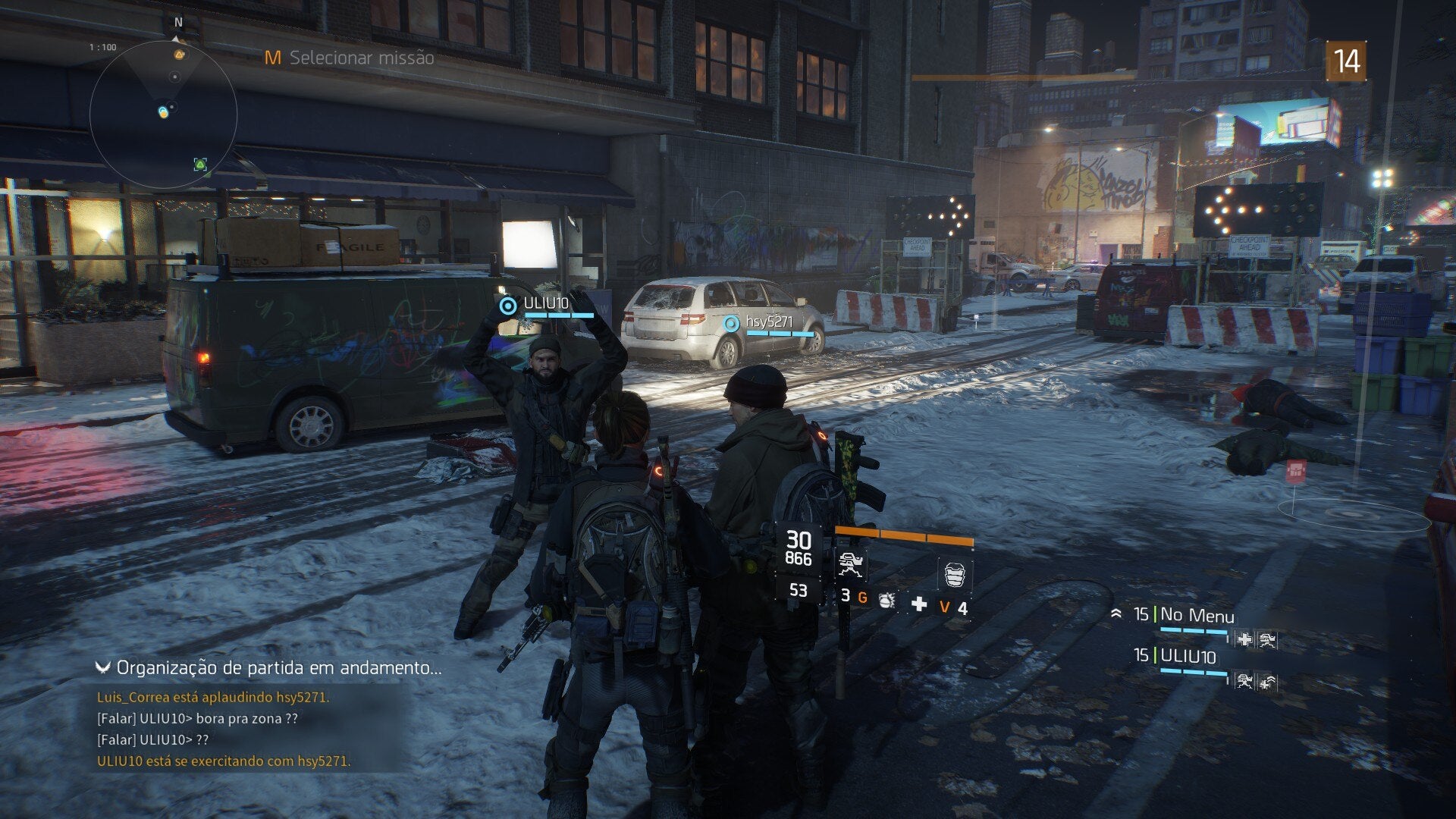Activate the ballistic shield skill icon
This screenshot has height=819, width=1456.
(954, 574)
